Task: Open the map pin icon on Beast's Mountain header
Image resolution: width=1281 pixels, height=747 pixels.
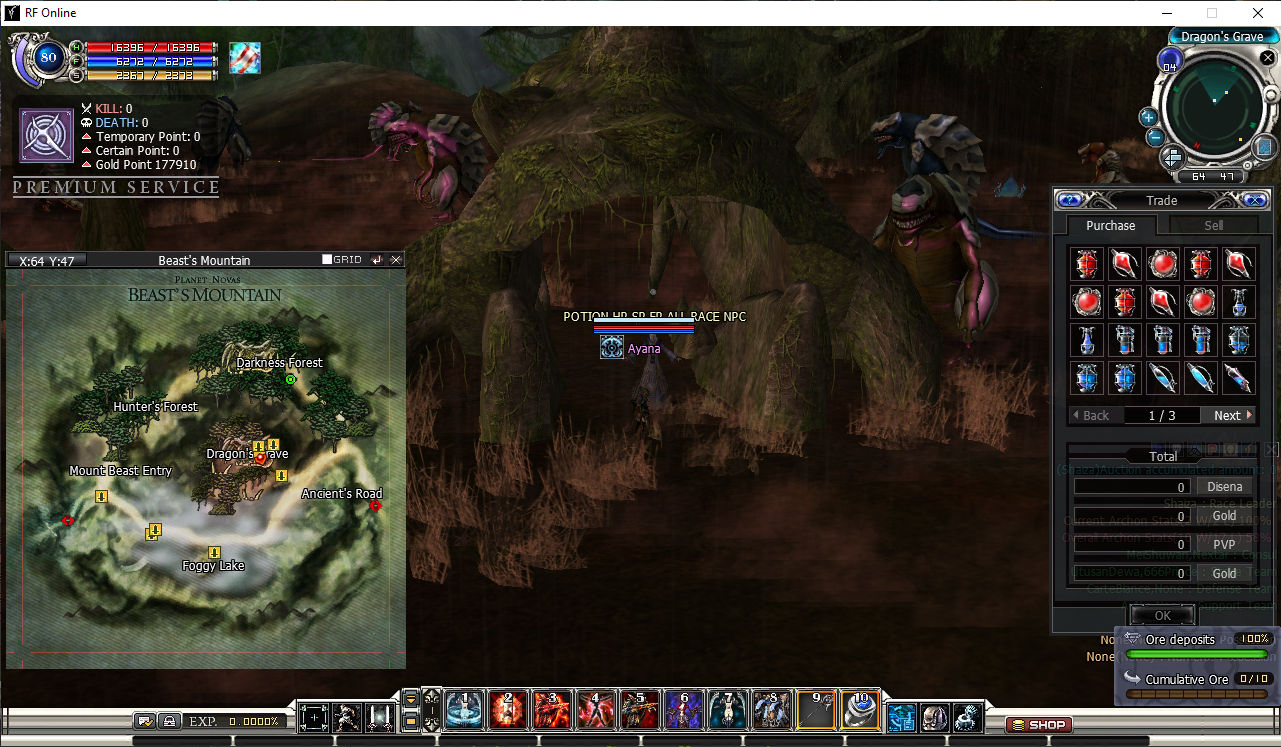Action: pyautogui.click(x=377, y=259)
